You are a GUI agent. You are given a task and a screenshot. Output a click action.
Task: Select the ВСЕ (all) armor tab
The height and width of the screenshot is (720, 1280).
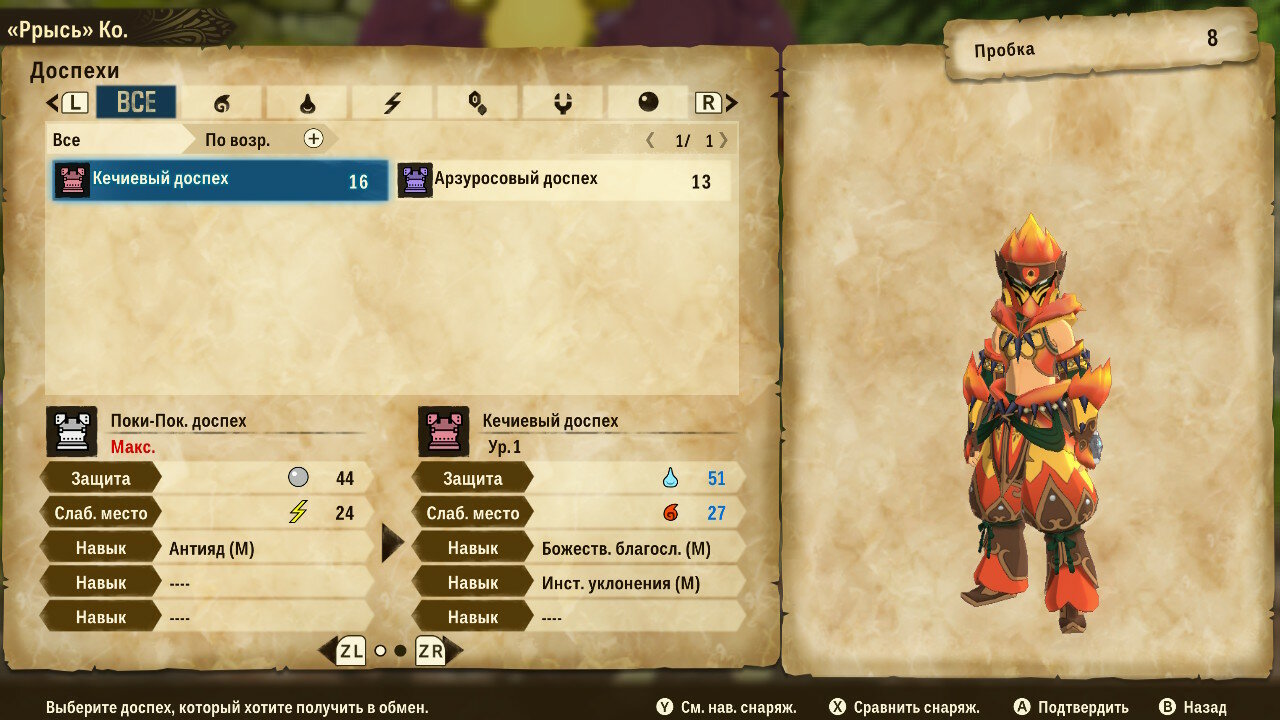pos(136,102)
